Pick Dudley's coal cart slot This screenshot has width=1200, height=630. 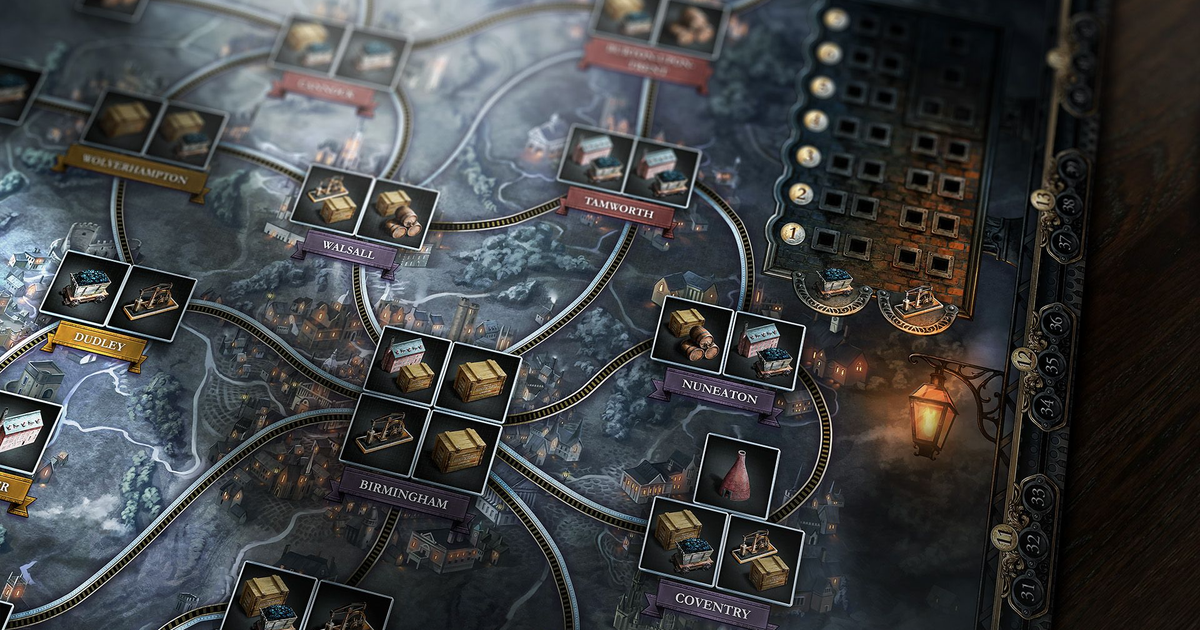tap(84, 289)
